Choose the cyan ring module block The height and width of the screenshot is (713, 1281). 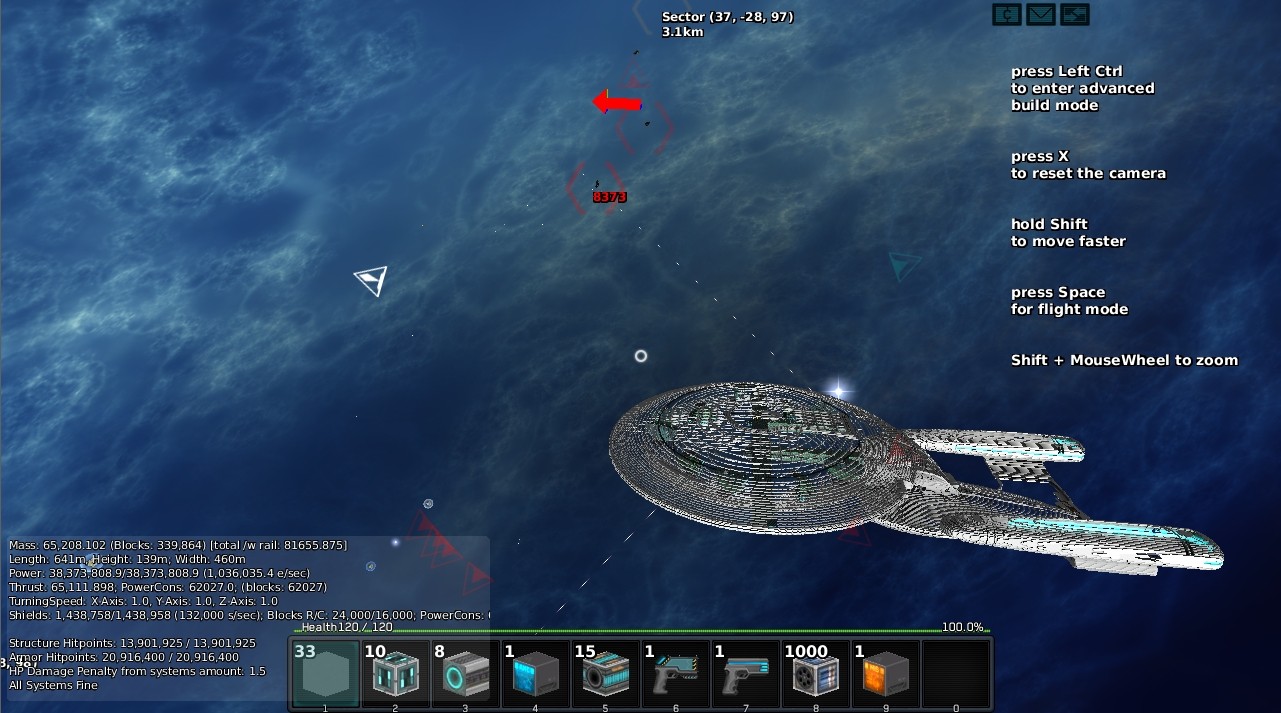click(466, 673)
